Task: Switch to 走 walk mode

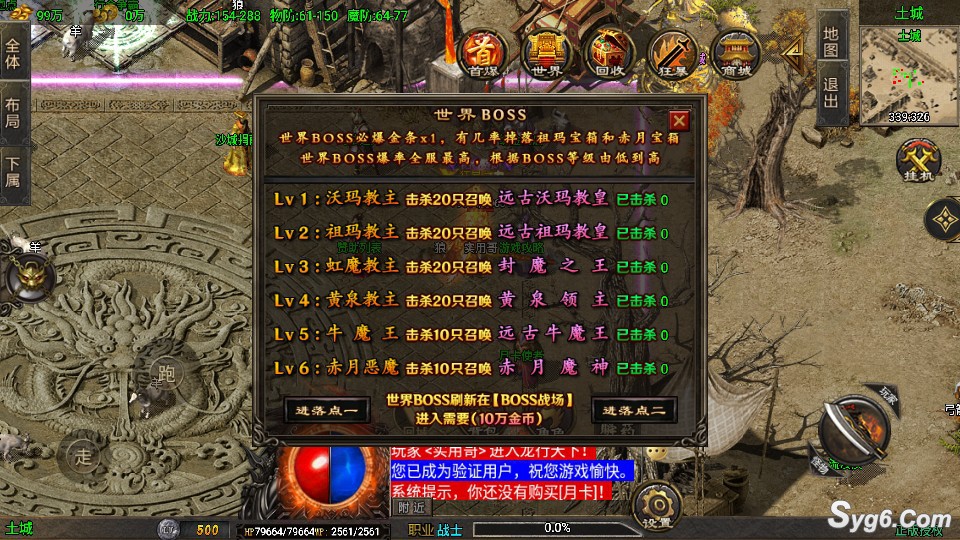Action: [84, 454]
